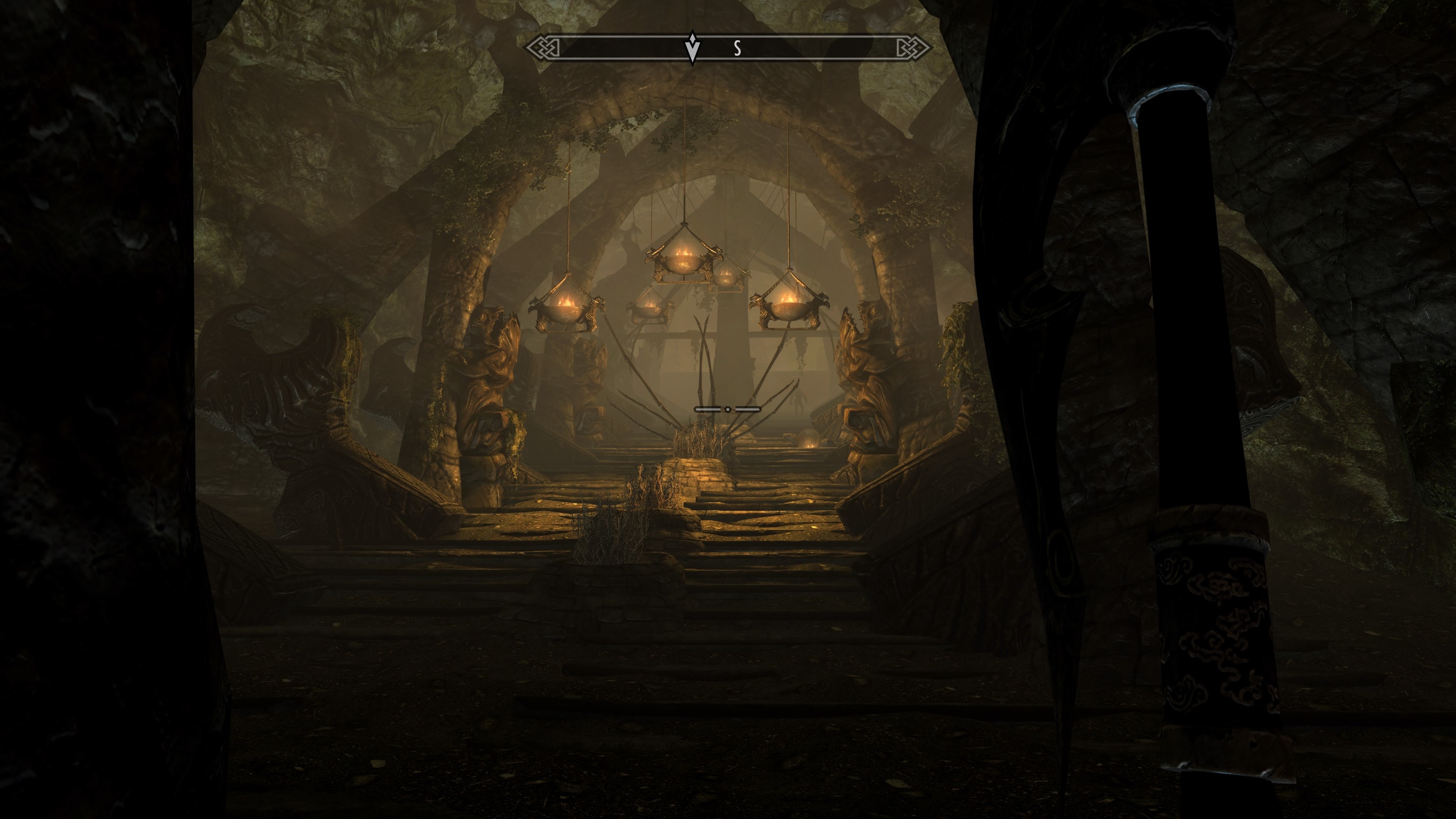
Task: Click the quest marker on the compass
Action: 692,47
